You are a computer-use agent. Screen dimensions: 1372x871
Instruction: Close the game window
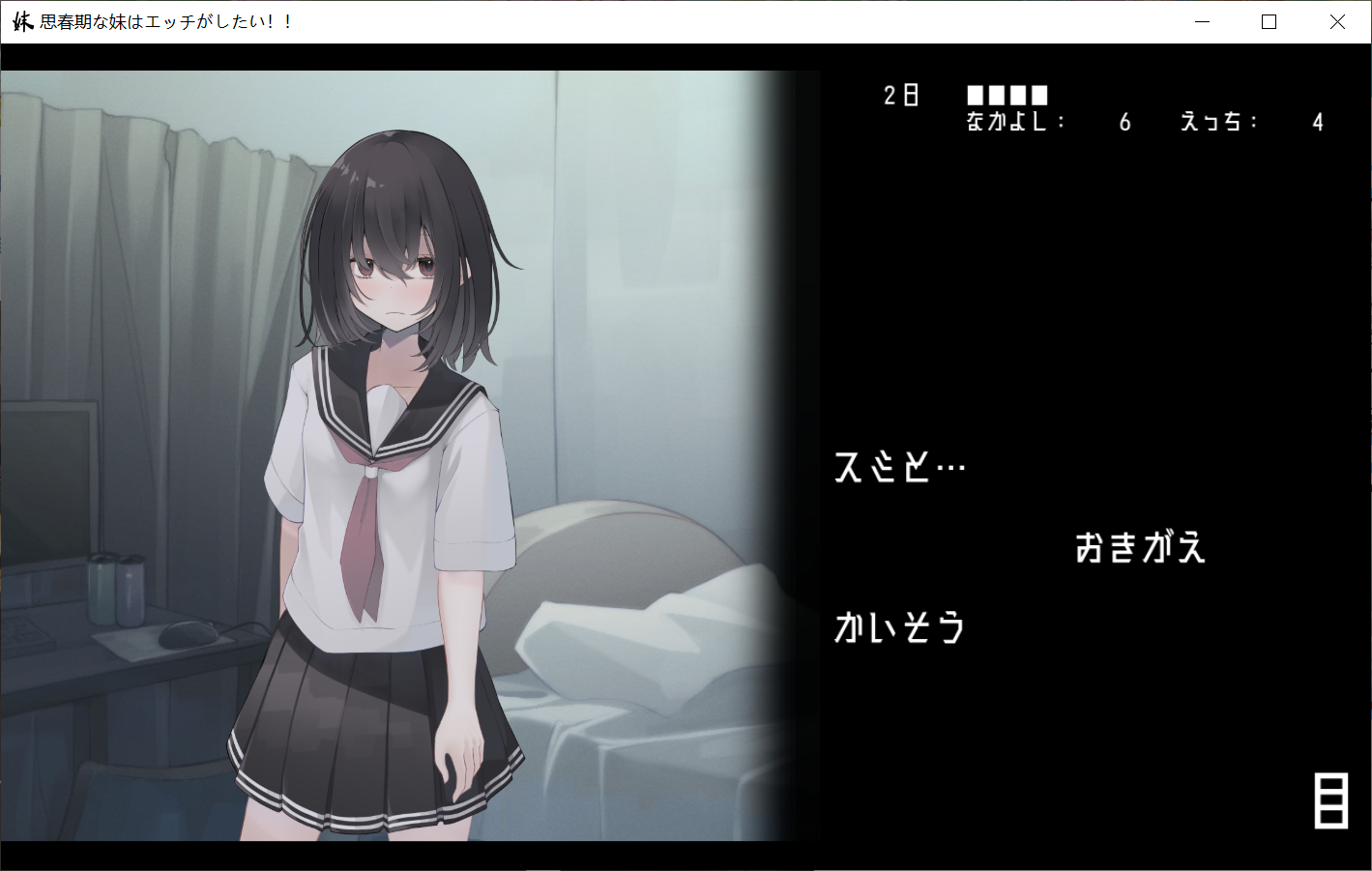[1337, 22]
